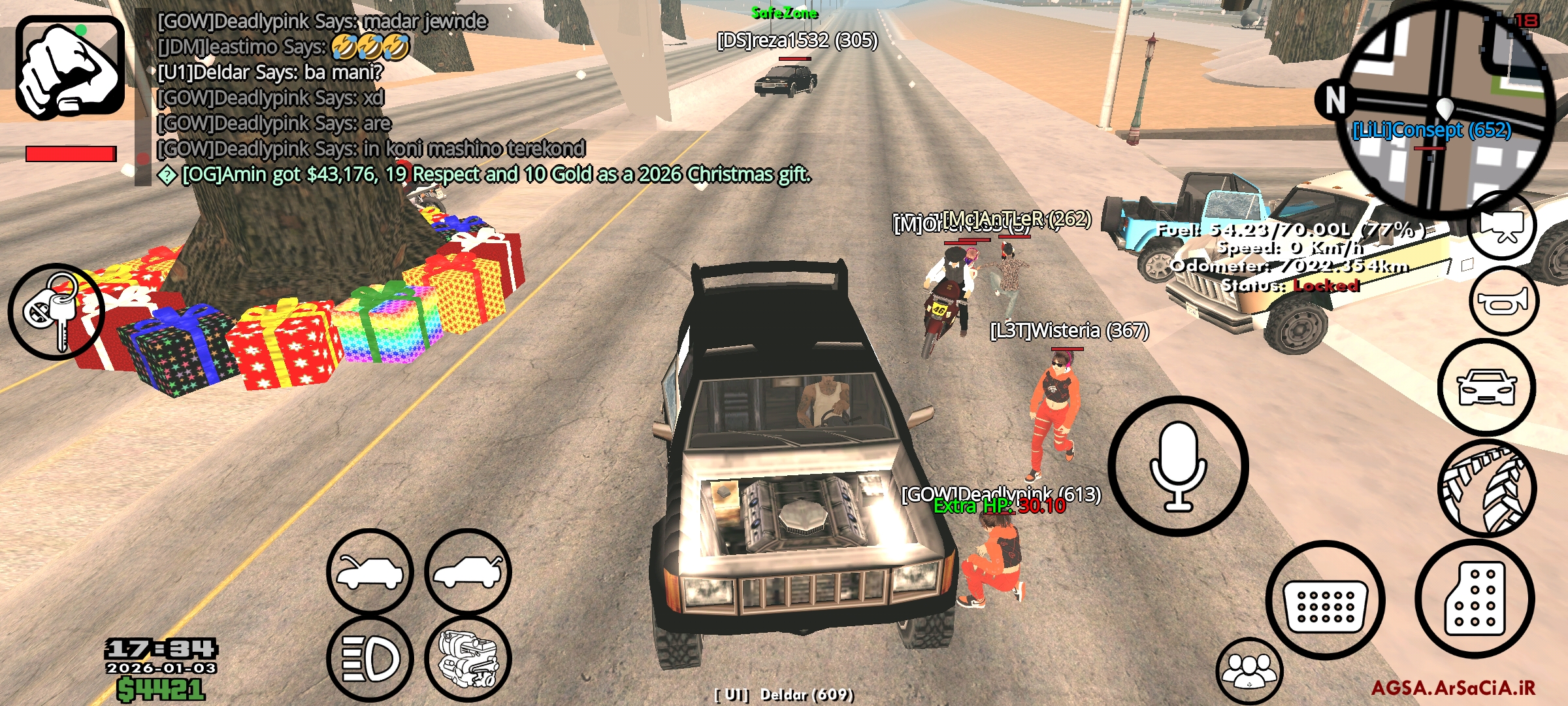The image size is (1568, 706).
Task: Open the players list group icon
Action: [x=1249, y=671]
